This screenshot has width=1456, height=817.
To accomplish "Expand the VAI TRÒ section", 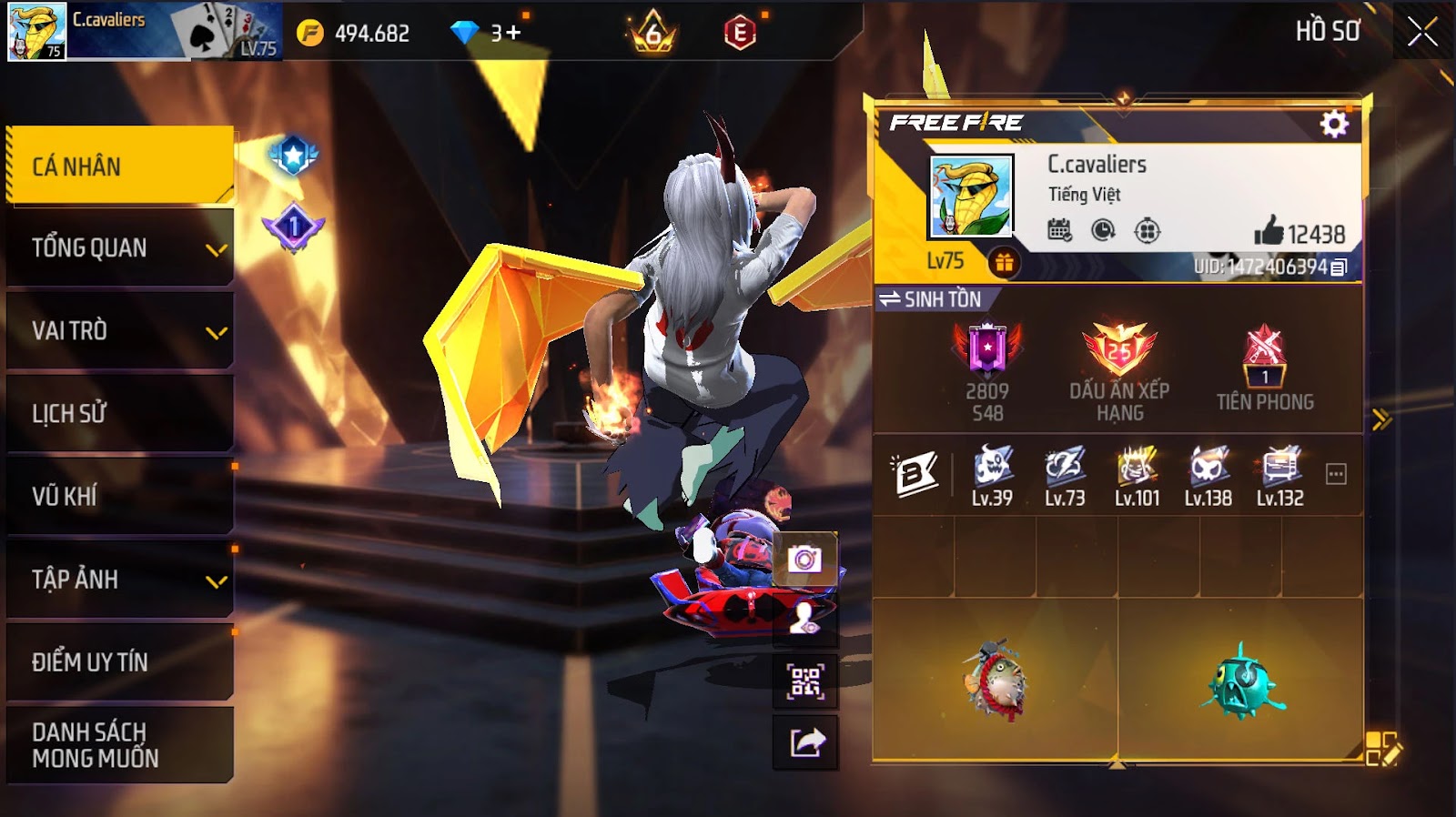I will [x=118, y=331].
